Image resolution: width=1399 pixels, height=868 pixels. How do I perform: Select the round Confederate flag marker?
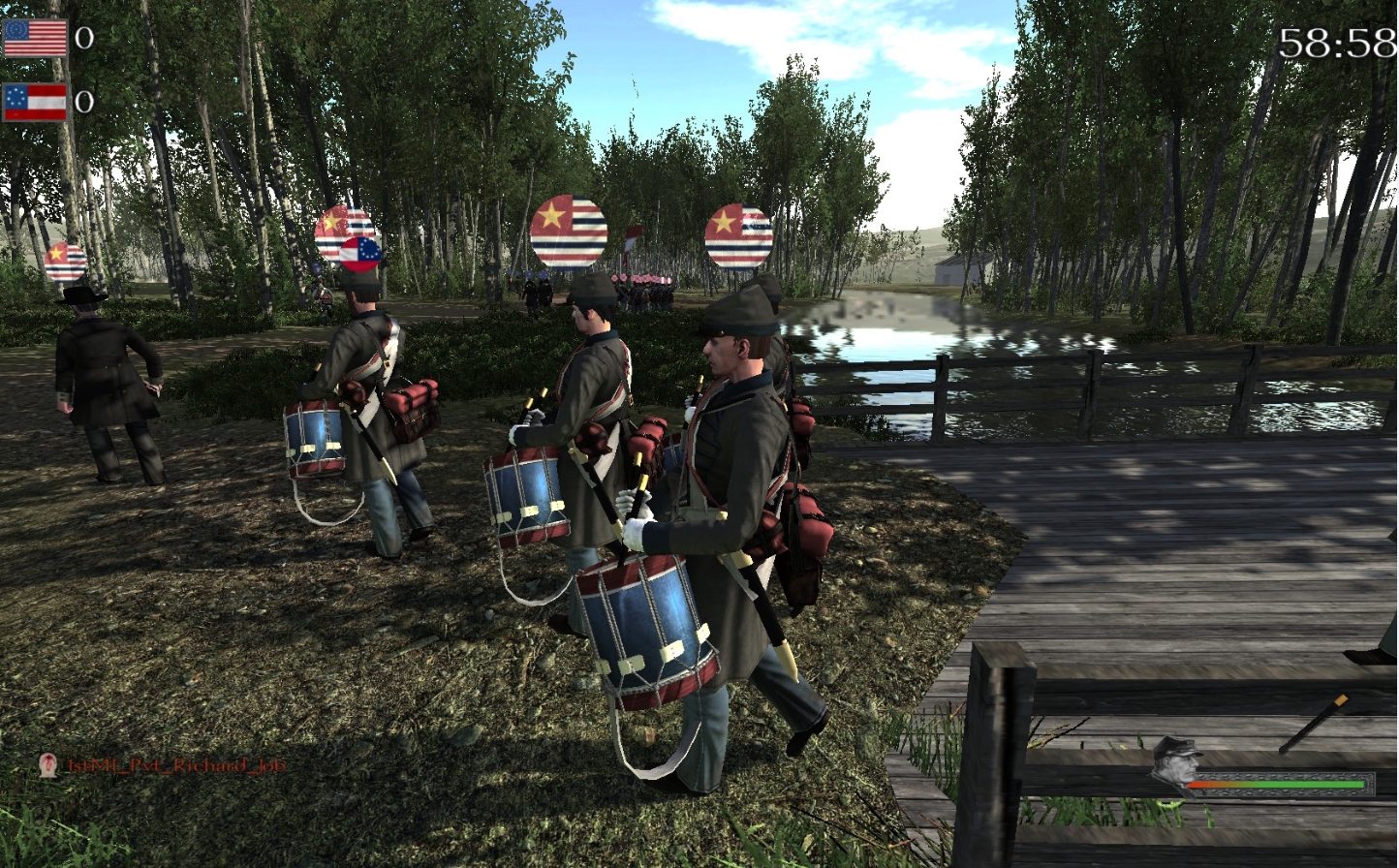360,253
